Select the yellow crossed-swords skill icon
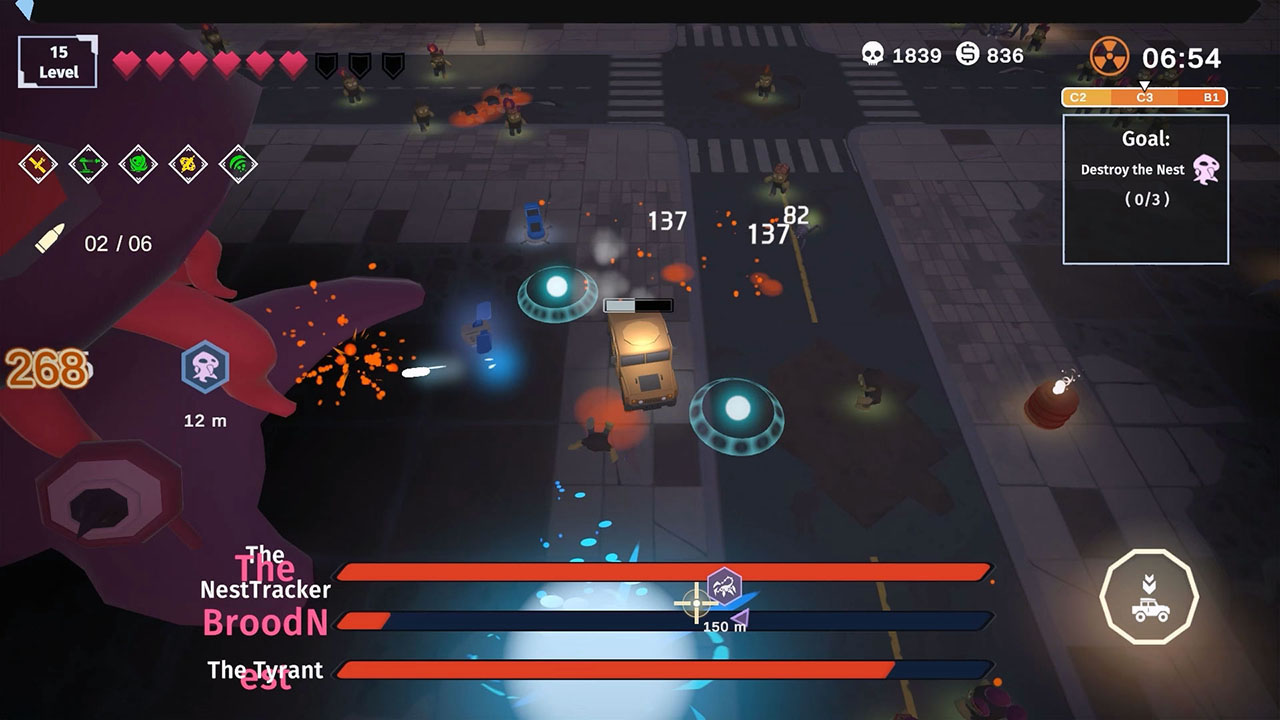This screenshot has height=720, width=1280. [x=37, y=163]
